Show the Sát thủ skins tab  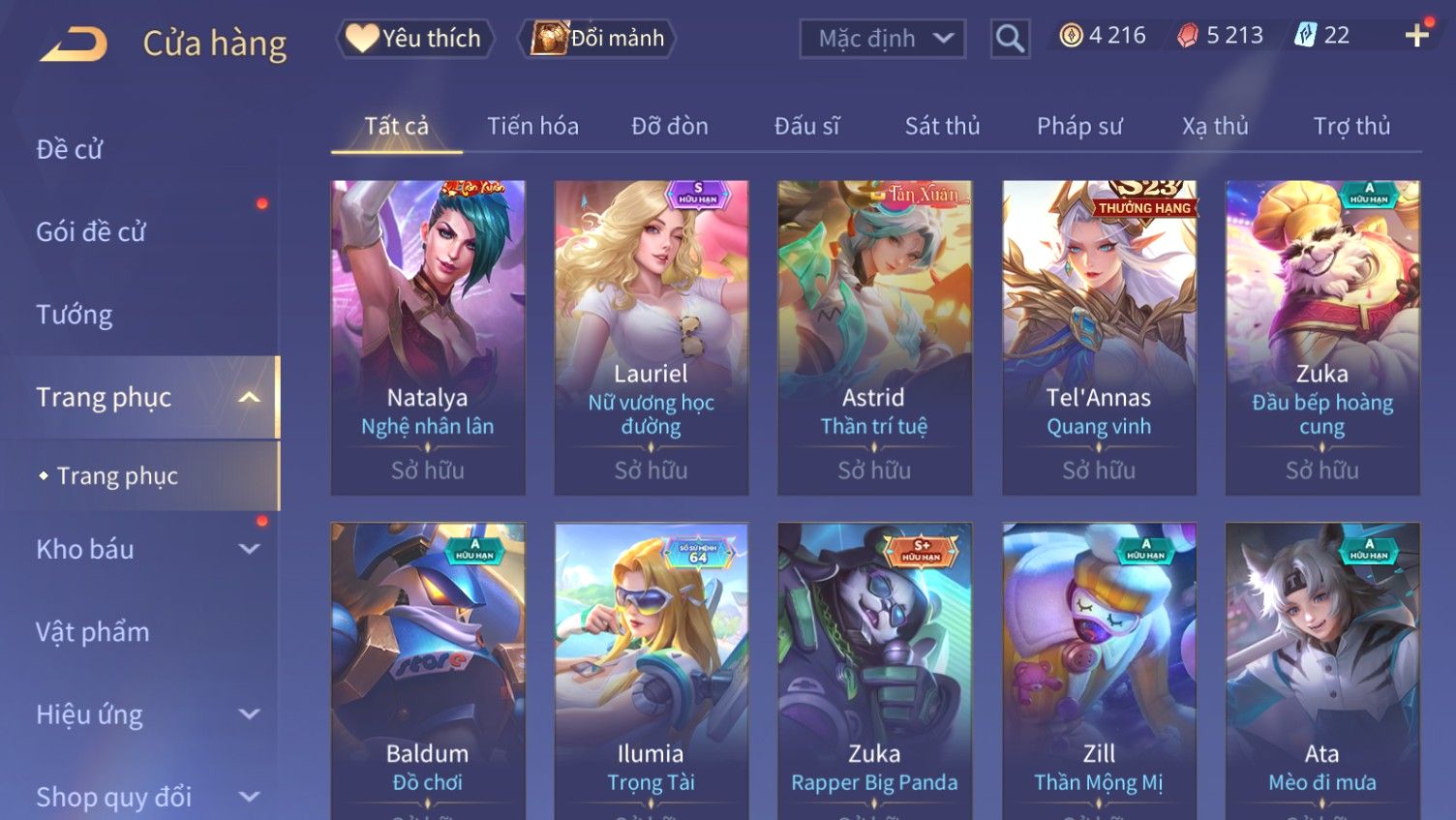point(942,126)
